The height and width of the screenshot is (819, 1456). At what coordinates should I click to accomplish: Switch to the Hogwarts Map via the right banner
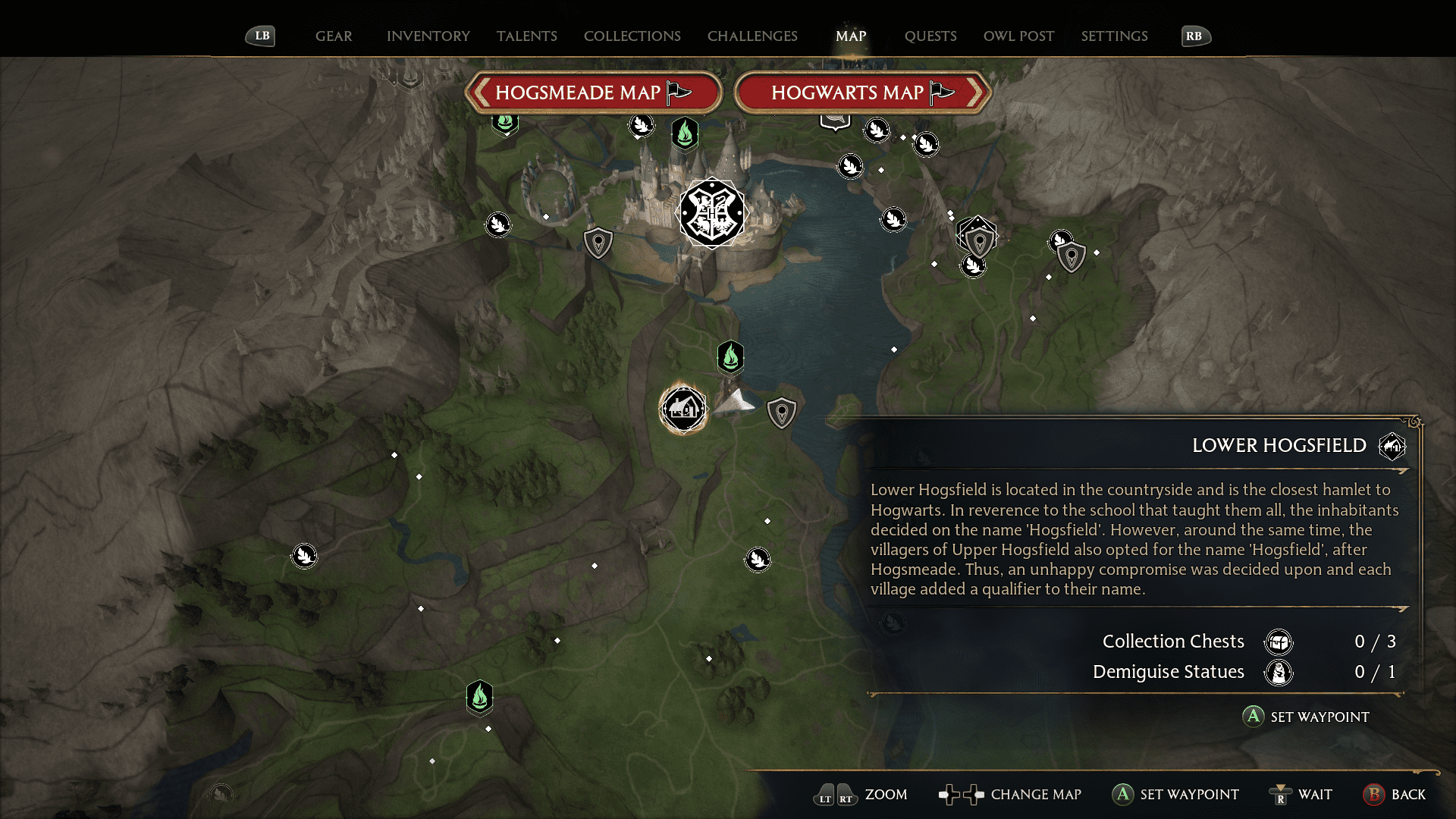tap(863, 93)
